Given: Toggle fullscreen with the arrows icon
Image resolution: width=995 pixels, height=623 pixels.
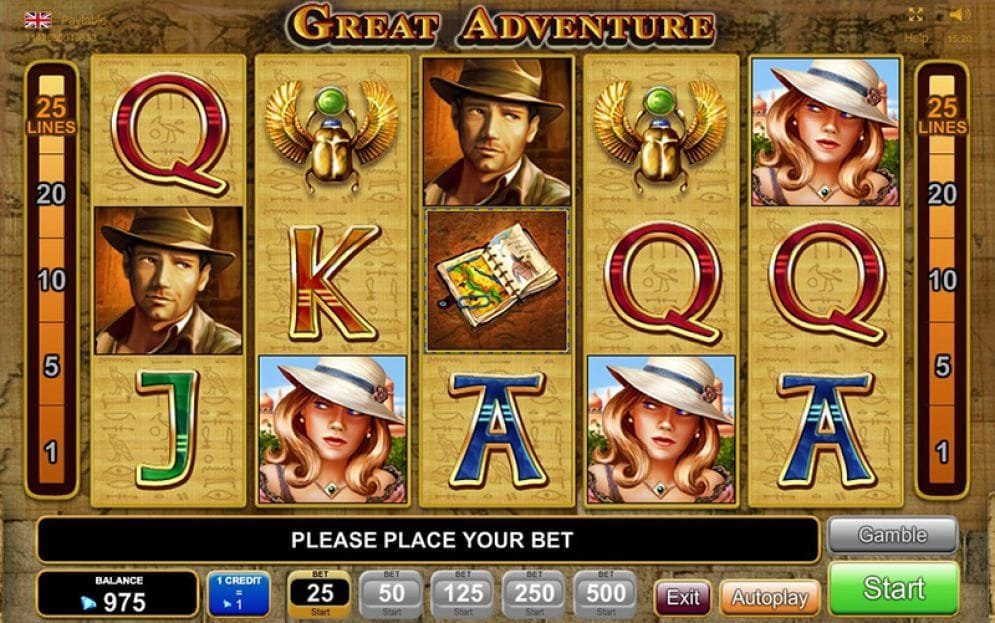Looking at the screenshot, I should coord(916,15).
